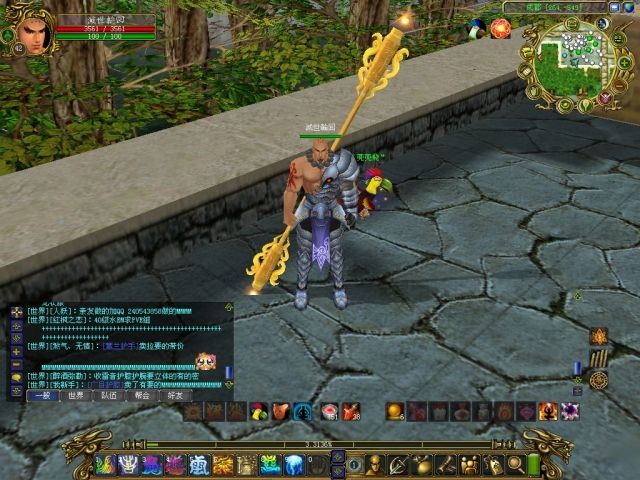Open the 队伍 chat channel tab
This screenshot has height=480, width=640.
tap(108, 395)
